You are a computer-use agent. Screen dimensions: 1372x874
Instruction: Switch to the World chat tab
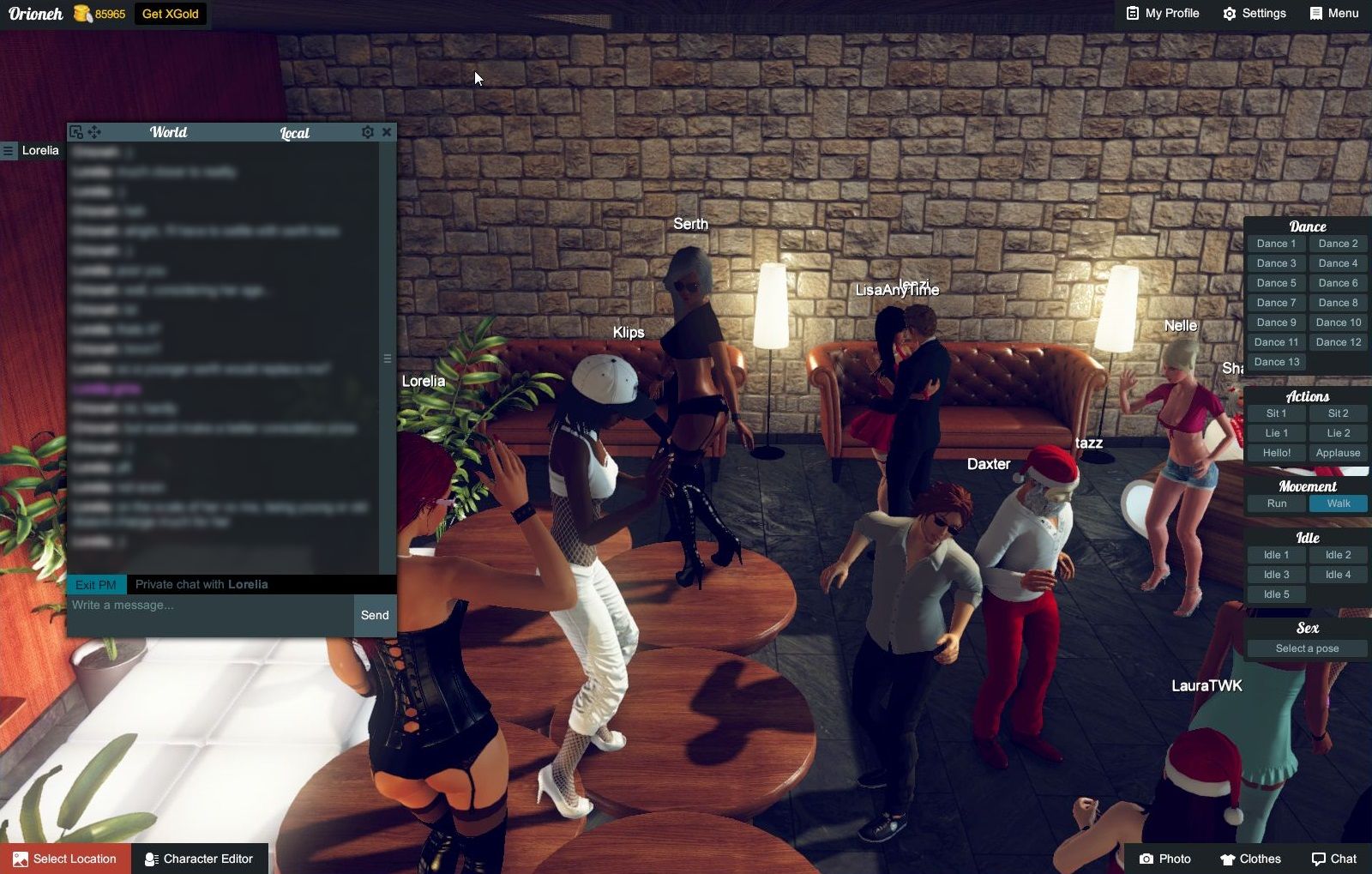click(169, 132)
